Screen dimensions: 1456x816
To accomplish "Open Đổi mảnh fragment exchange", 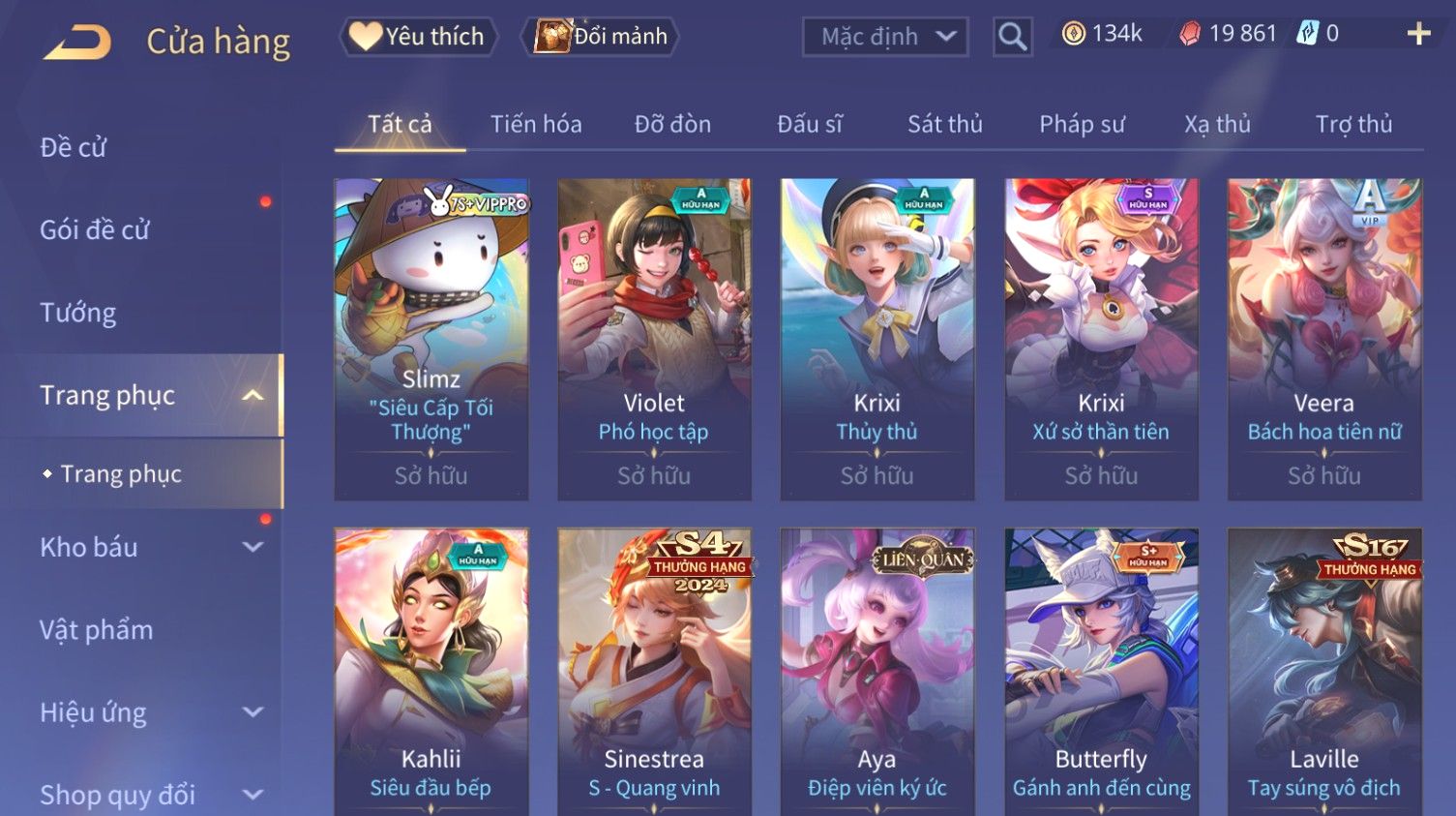I will point(601,37).
